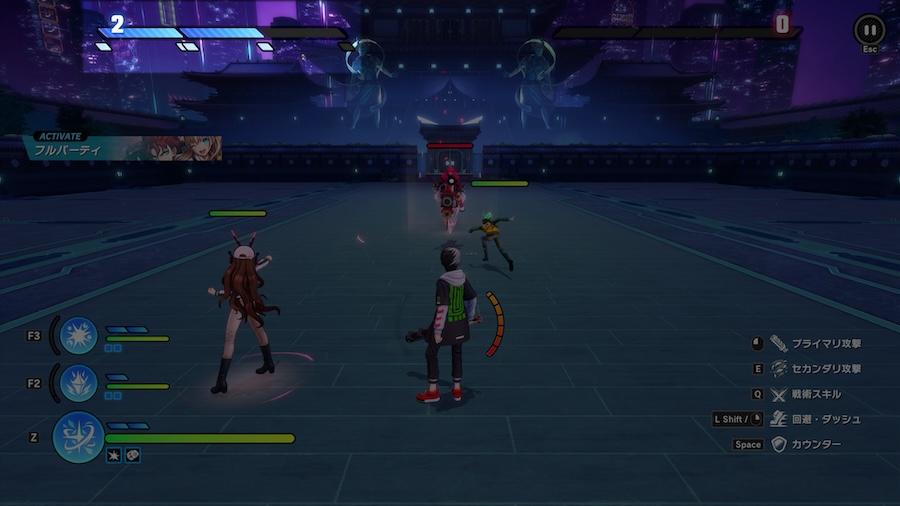Activate the large Z character skill icon

(78, 437)
